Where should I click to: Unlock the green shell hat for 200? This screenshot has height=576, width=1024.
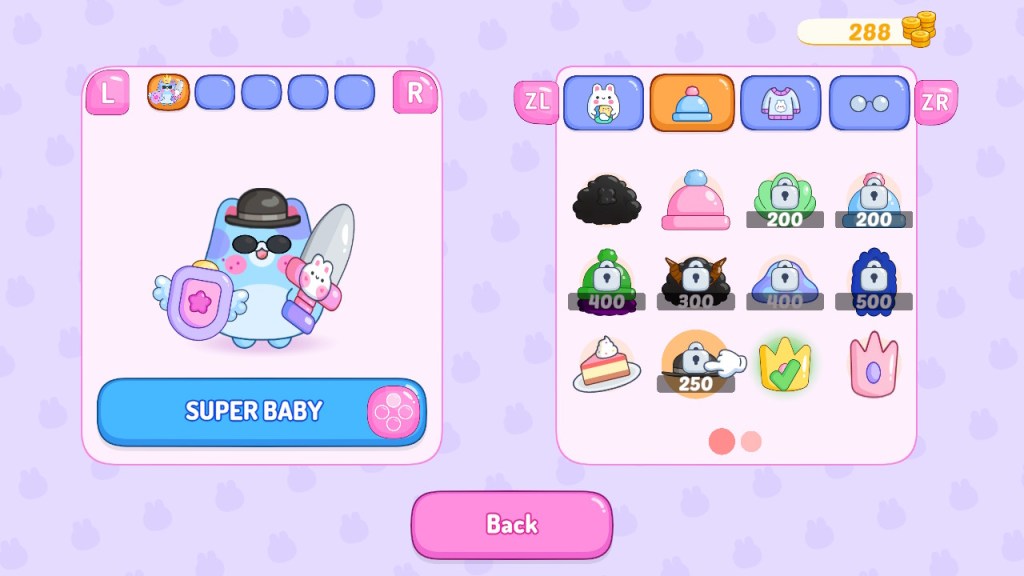point(785,200)
